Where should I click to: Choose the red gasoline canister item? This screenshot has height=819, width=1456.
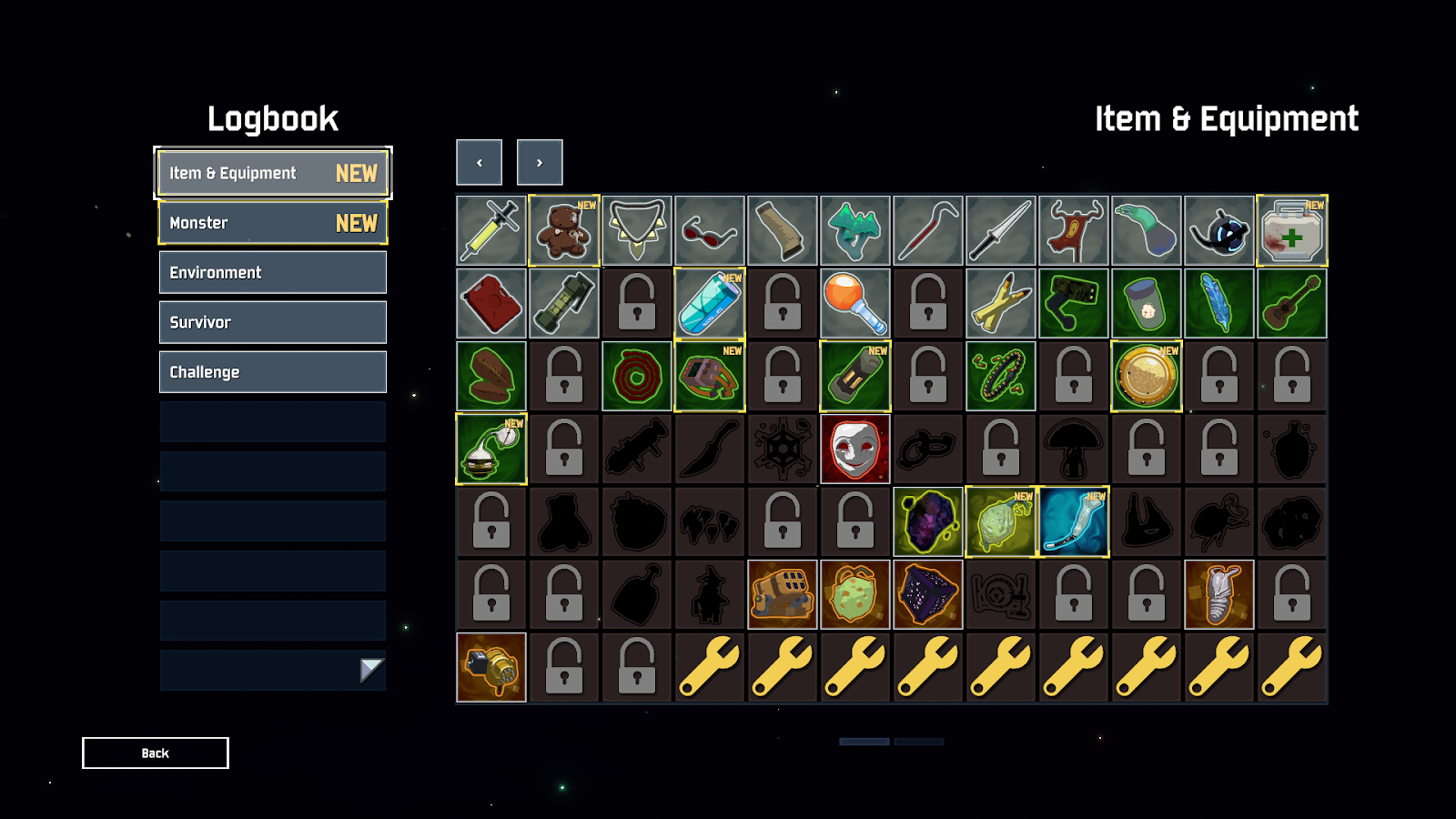tap(491, 304)
